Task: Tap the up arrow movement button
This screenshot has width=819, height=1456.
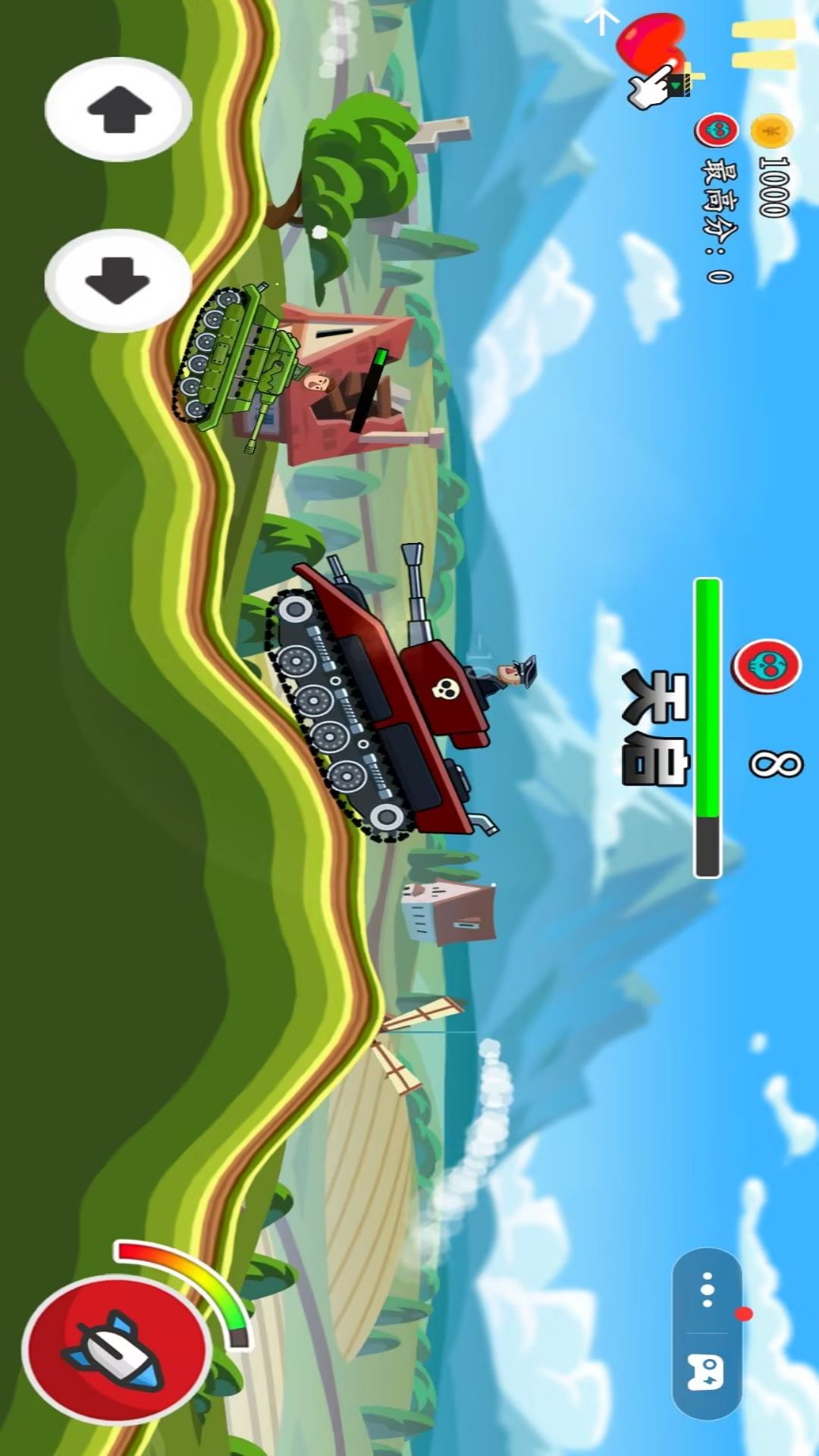Action: pos(118,110)
